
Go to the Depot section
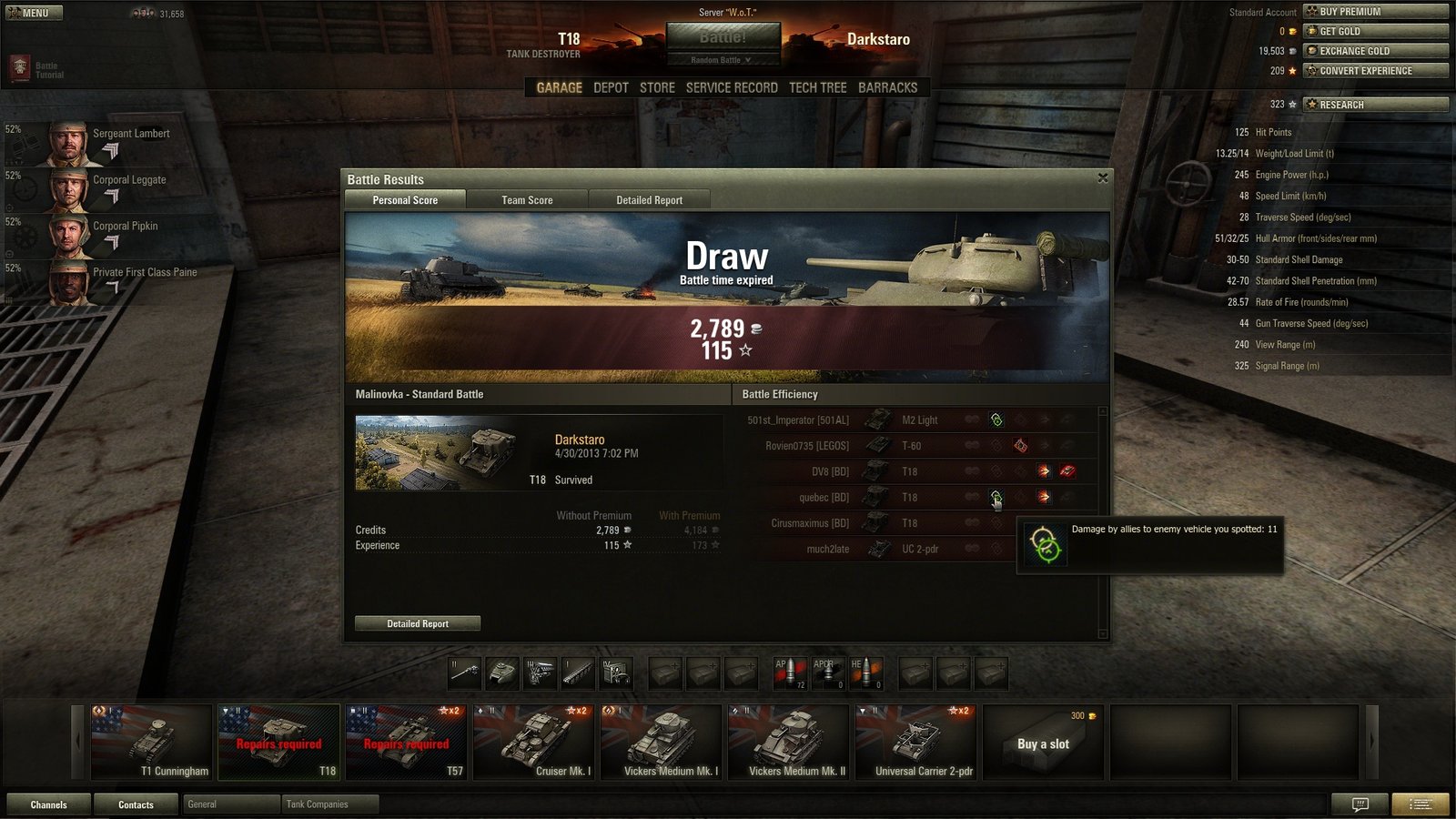click(x=611, y=87)
